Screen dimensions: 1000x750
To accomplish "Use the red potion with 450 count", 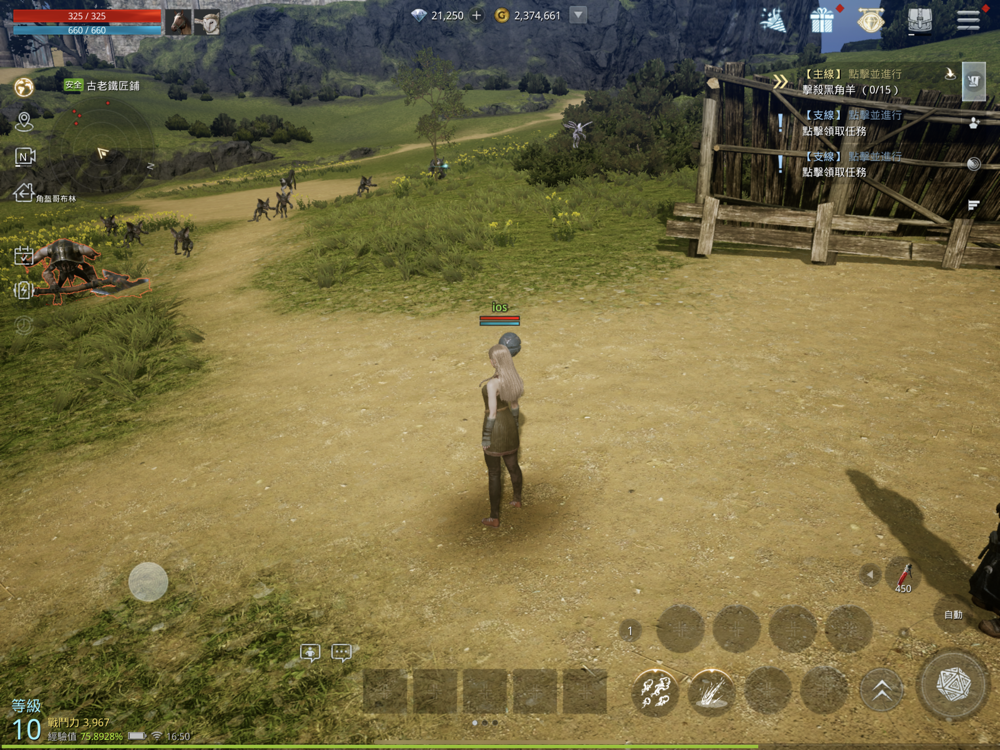I will point(903,575).
